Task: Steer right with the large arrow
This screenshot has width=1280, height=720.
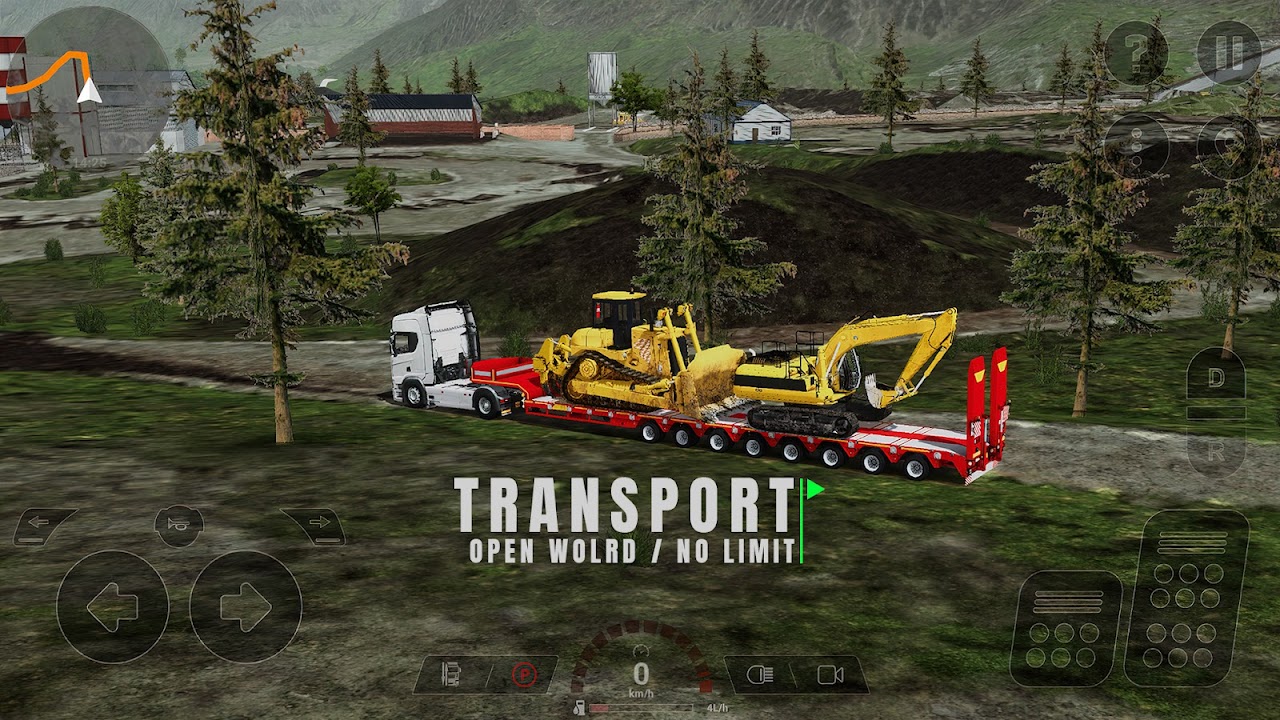Action: coord(245,606)
